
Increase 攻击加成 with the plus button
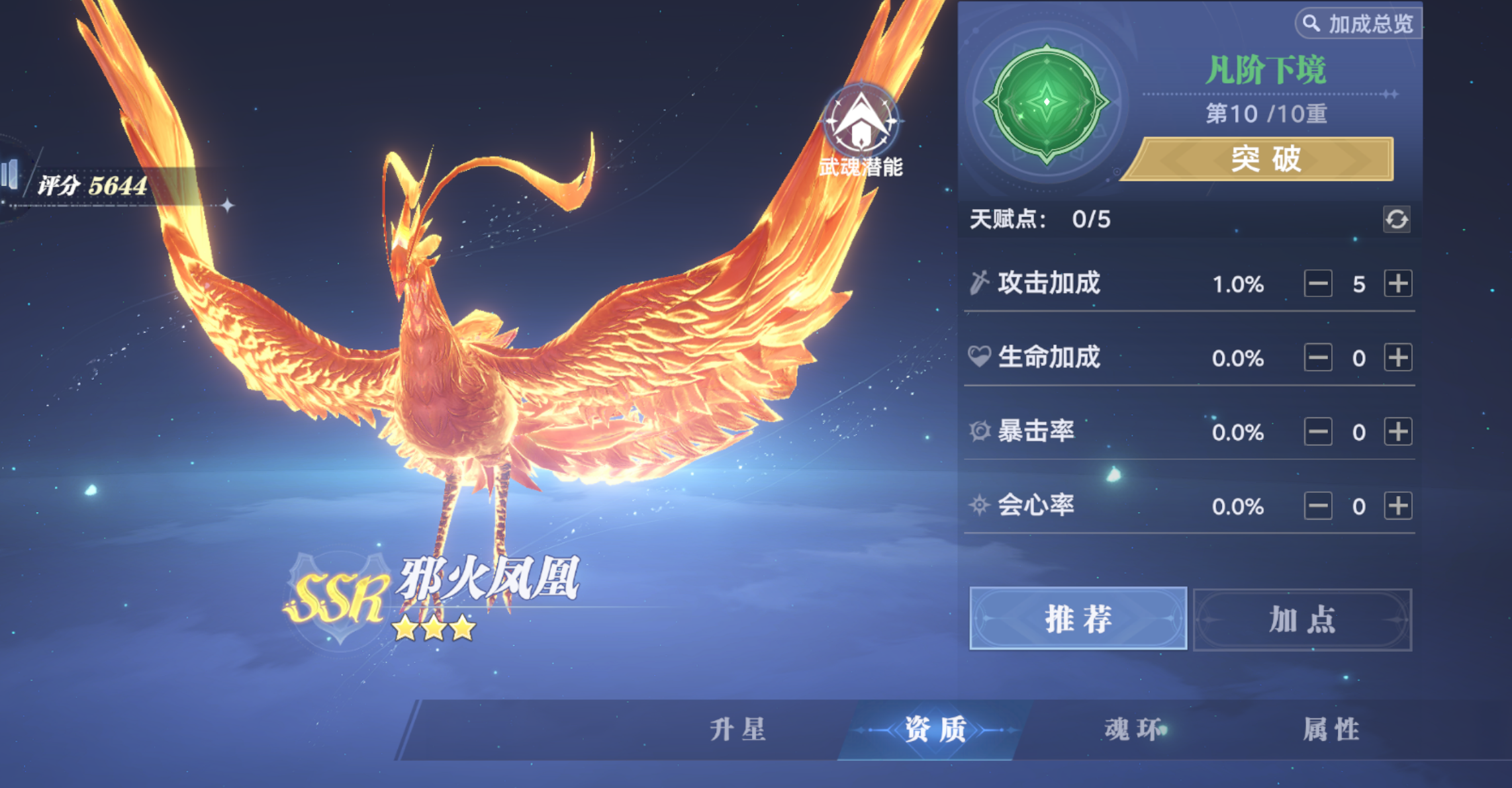click(x=1399, y=283)
